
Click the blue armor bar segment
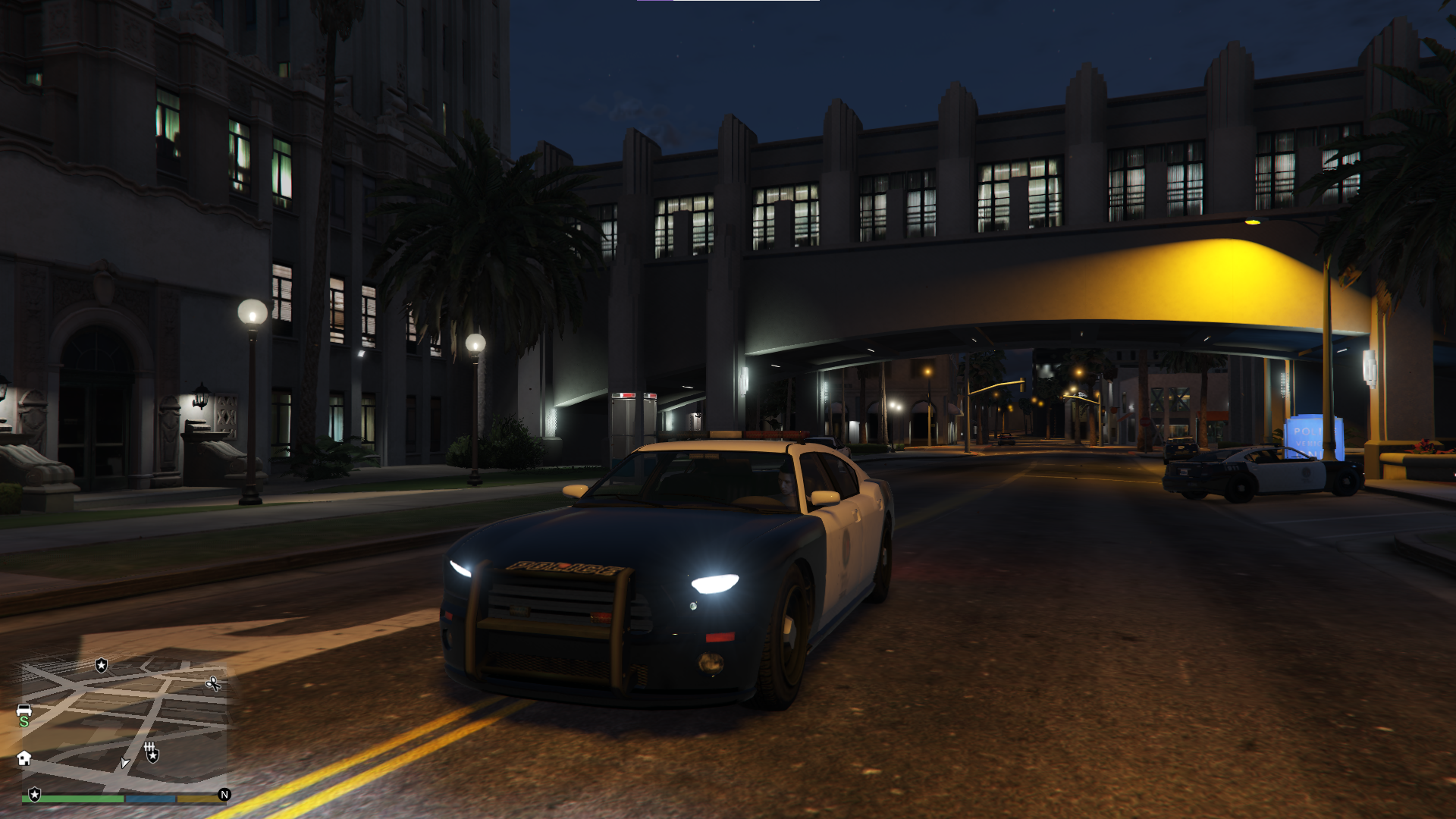(x=150, y=798)
